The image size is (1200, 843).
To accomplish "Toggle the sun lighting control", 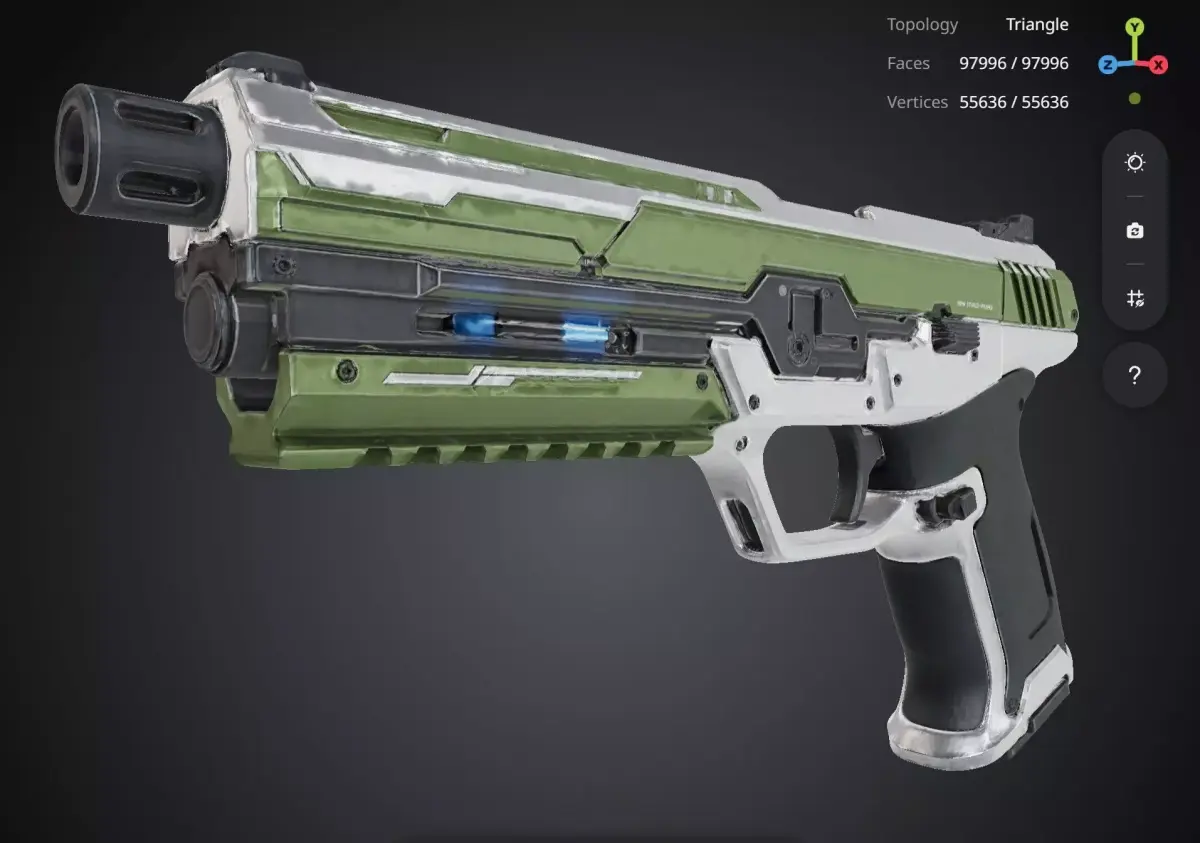I will tap(1135, 163).
